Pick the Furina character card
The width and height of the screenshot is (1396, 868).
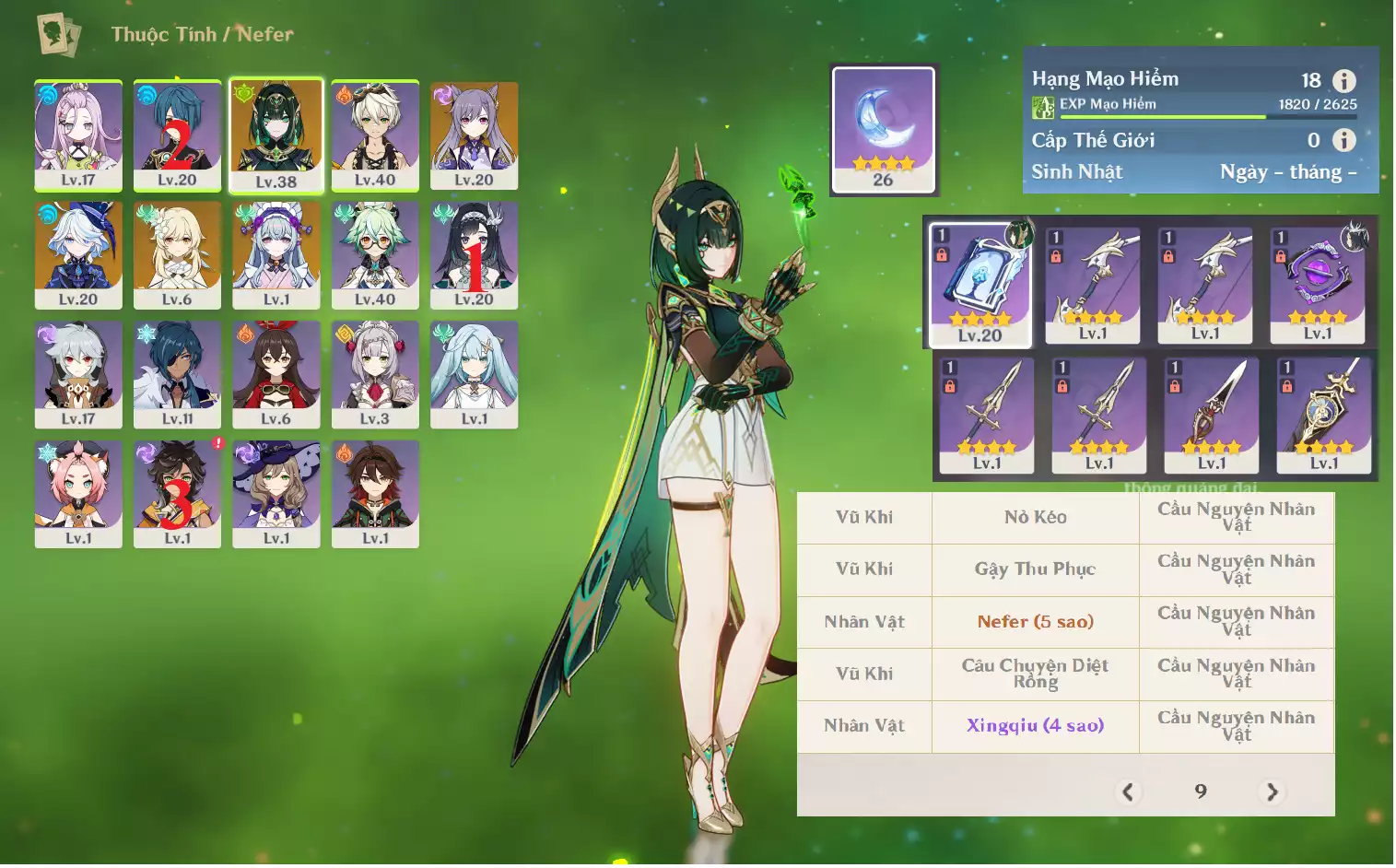pyautogui.click(x=78, y=254)
